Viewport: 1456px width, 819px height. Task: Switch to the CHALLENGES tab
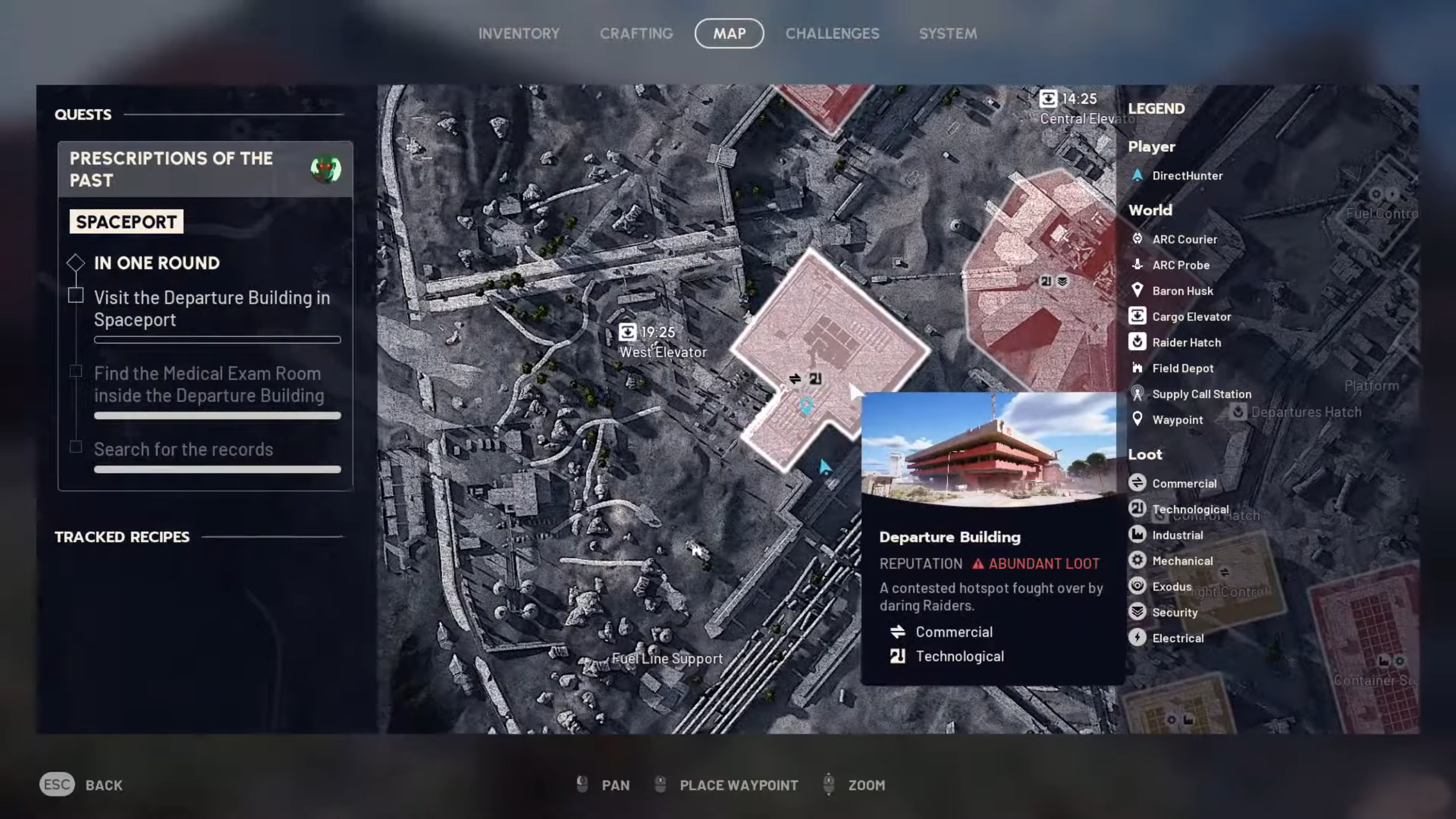click(x=832, y=33)
